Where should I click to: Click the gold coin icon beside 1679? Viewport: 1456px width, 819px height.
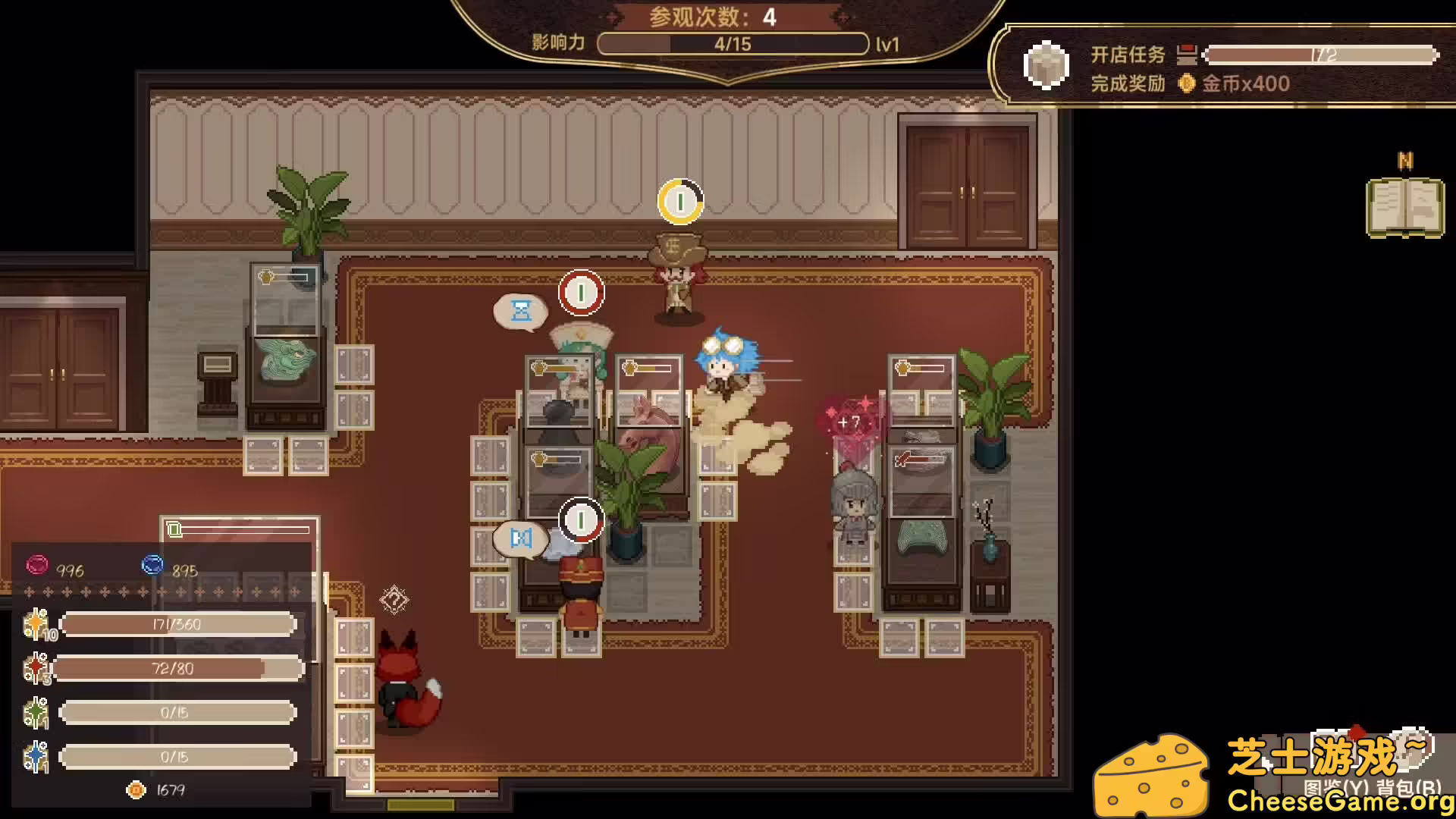135,789
